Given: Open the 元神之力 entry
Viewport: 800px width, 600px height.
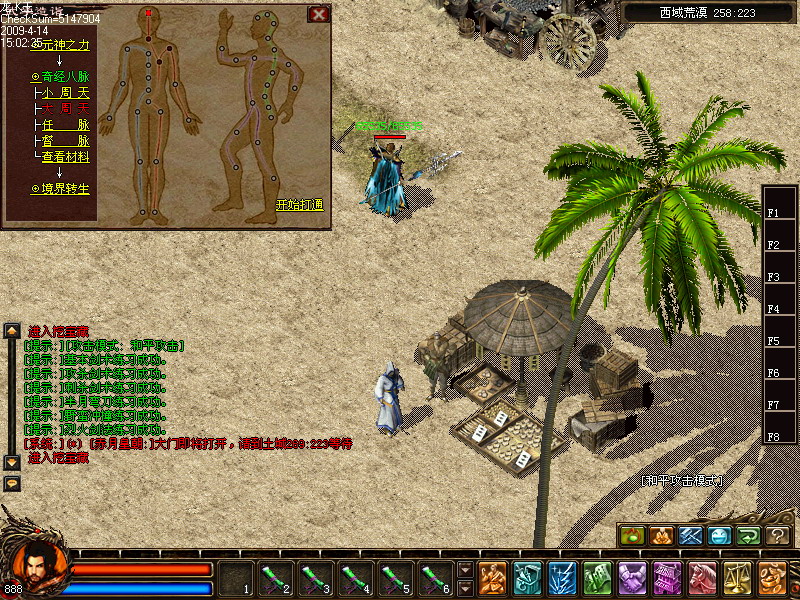Looking at the screenshot, I should point(62,45).
